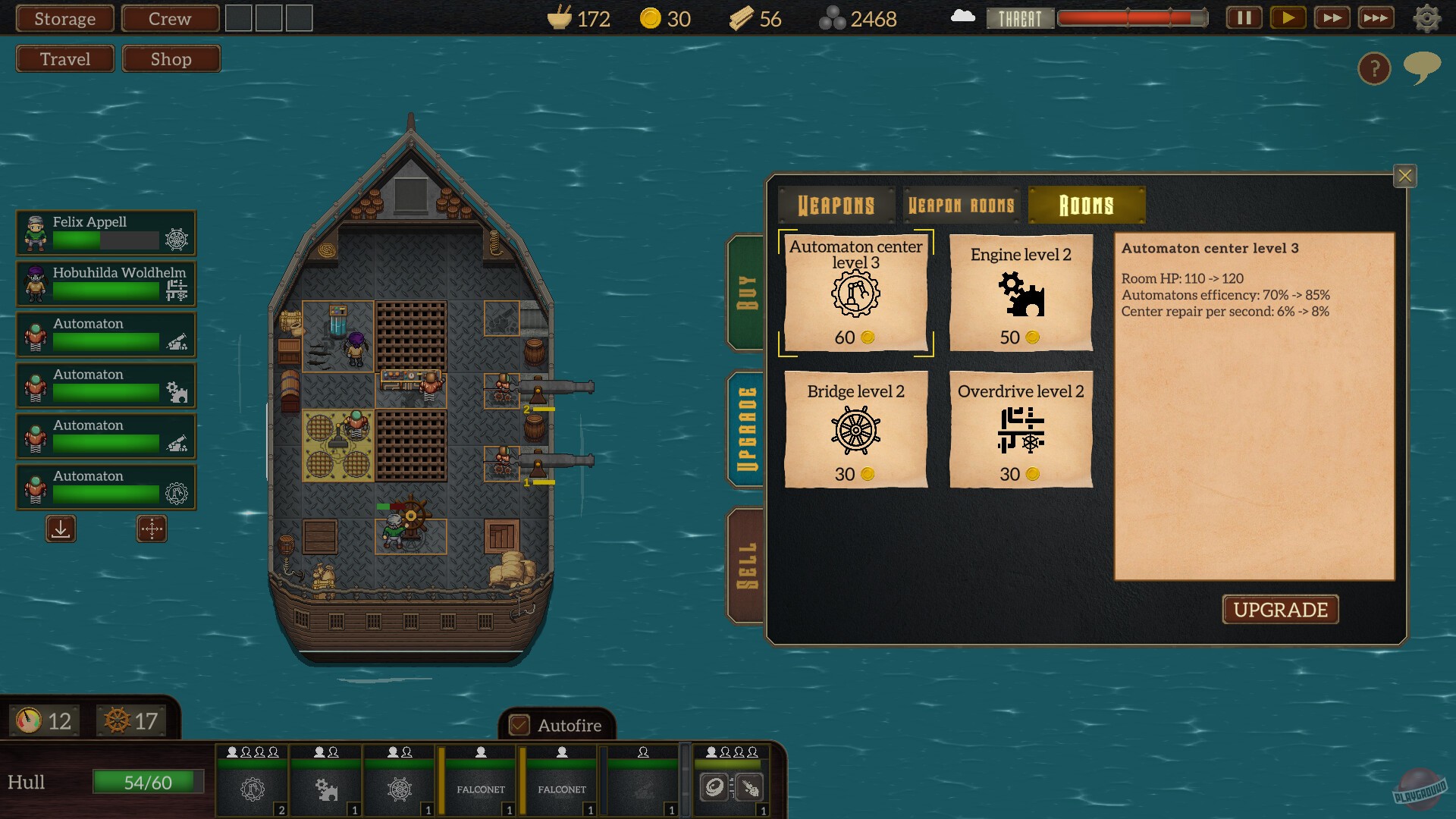Click the fast-forward playback speed control

tap(1332, 17)
